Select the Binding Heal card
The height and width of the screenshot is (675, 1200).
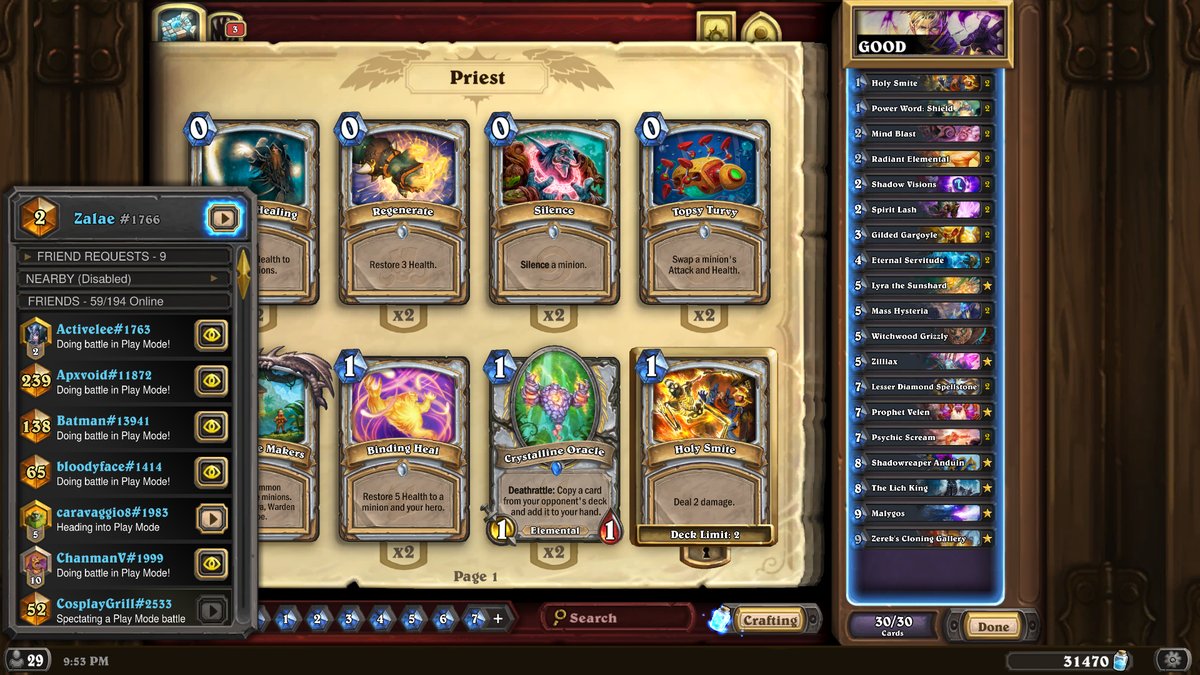point(404,448)
